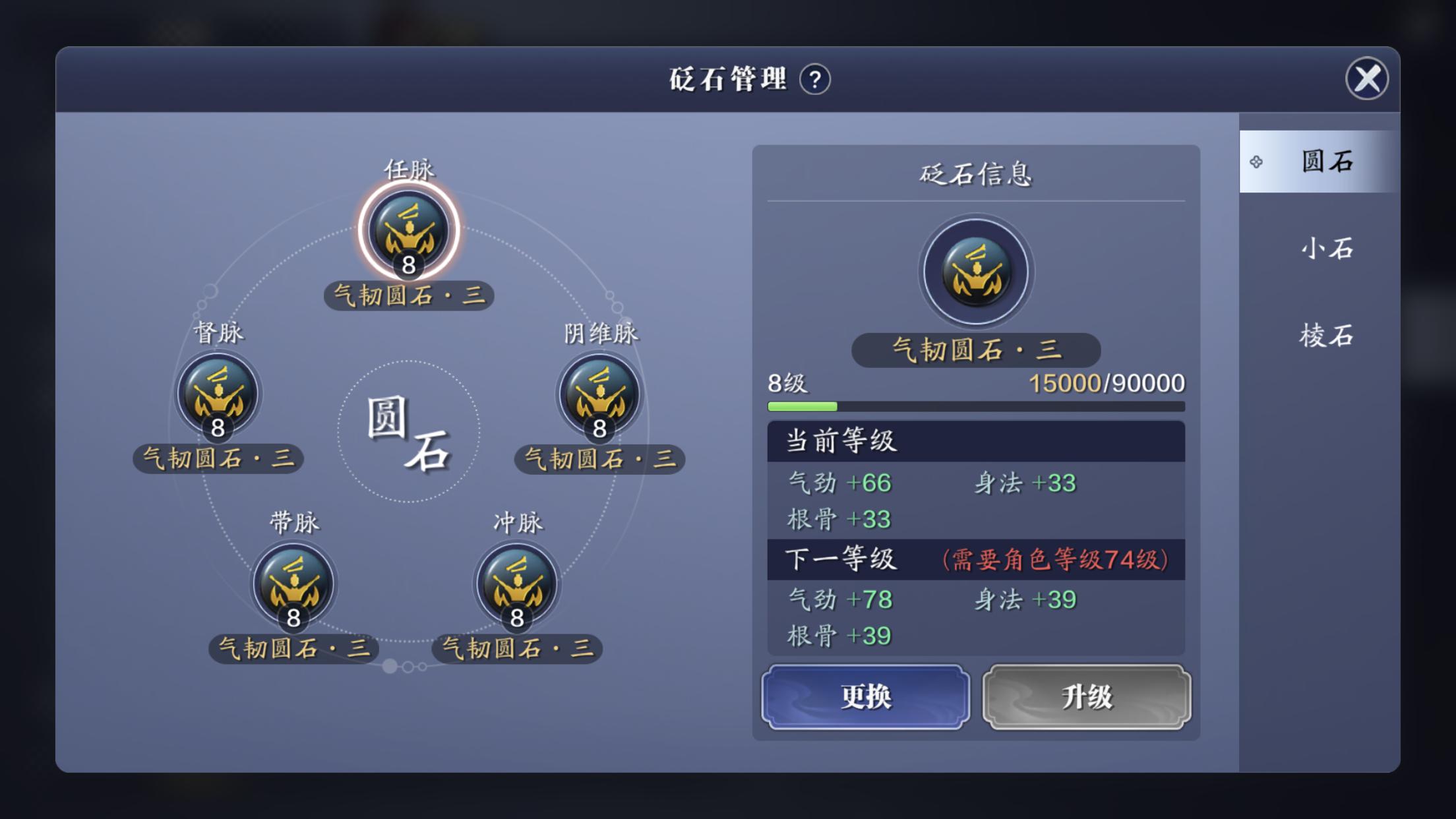The height and width of the screenshot is (819, 1456).
Task: Switch to the 圆石 tab
Action: 1325,162
